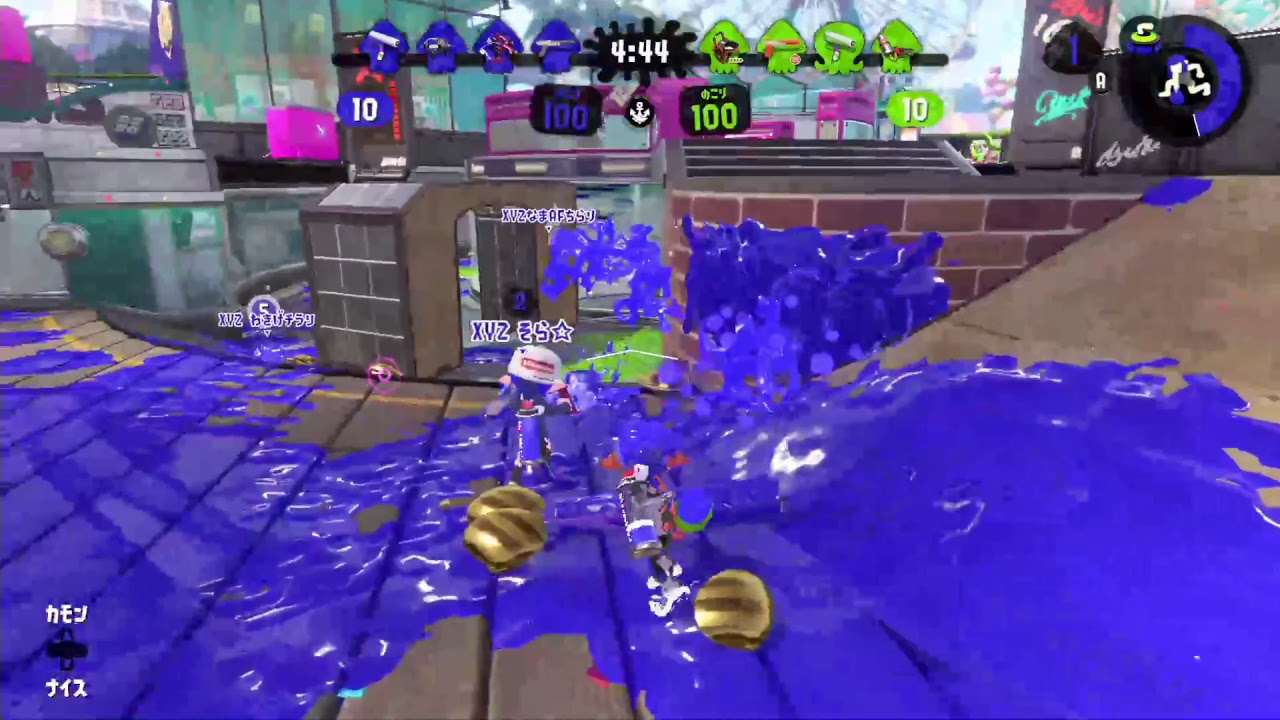Click the green team score counter showing 100
The height and width of the screenshot is (720, 1280).
tap(713, 117)
